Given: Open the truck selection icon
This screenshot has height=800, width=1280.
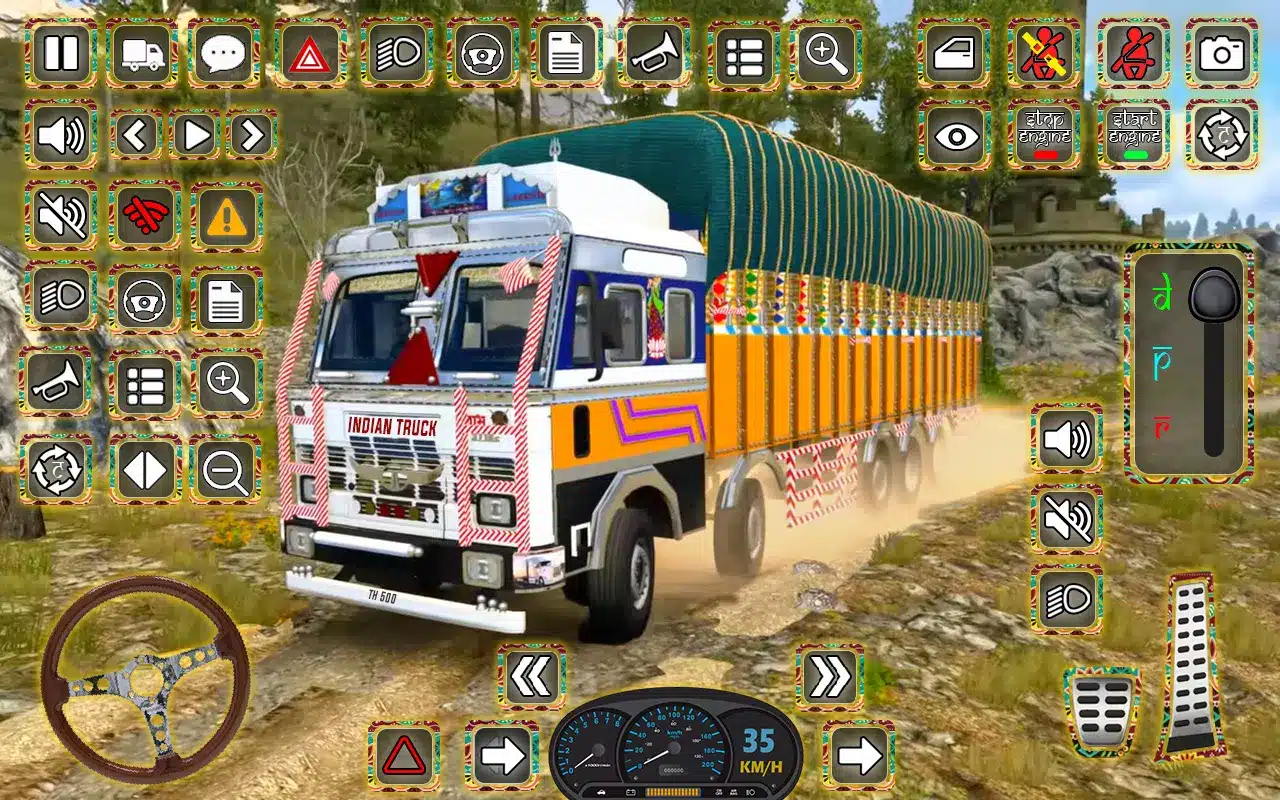Looking at the screenshot, I should pyautogui.click(x=143, y=52).
